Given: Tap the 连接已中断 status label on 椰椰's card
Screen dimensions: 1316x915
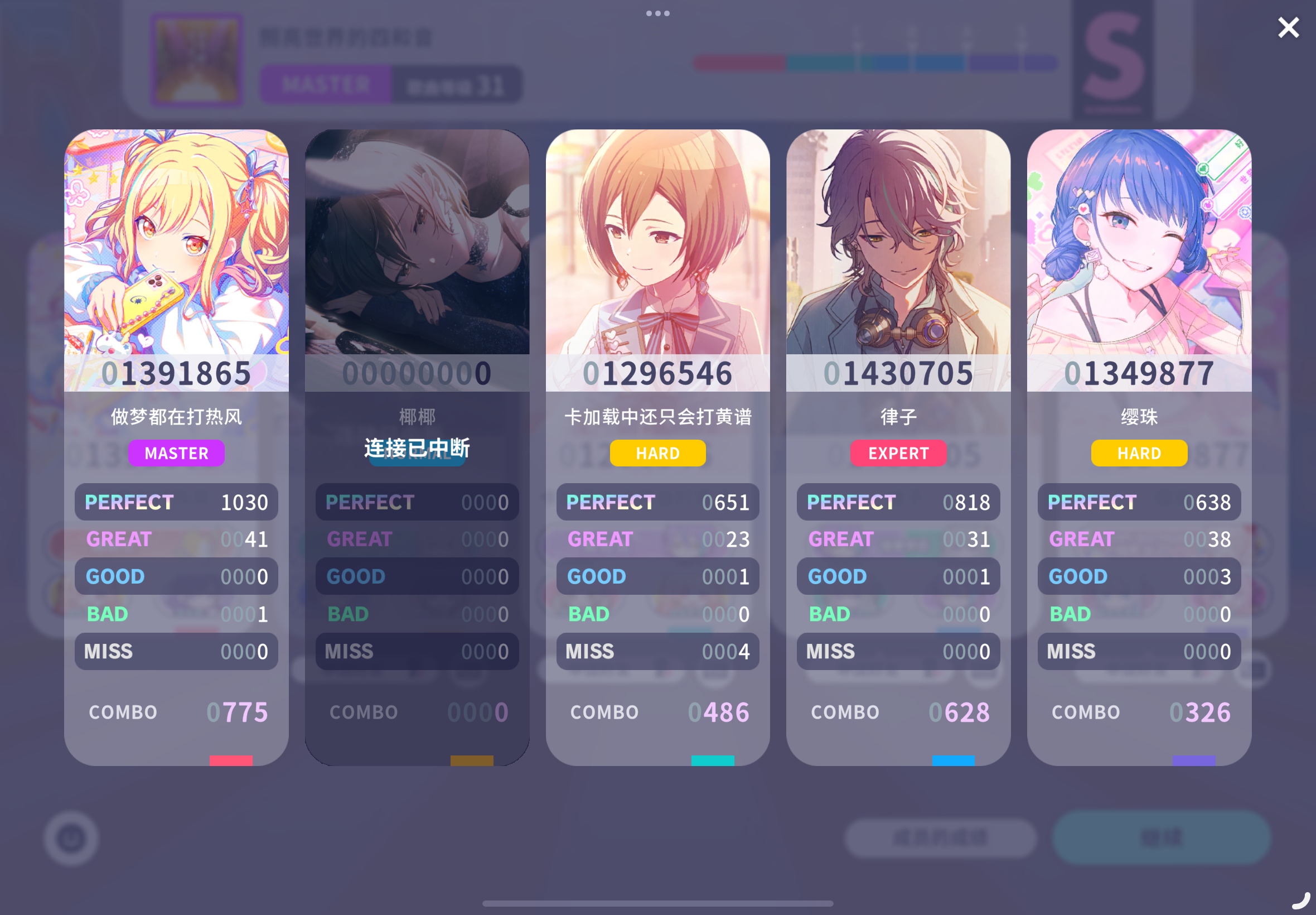Looking at the screenshot, I should 417,449.
